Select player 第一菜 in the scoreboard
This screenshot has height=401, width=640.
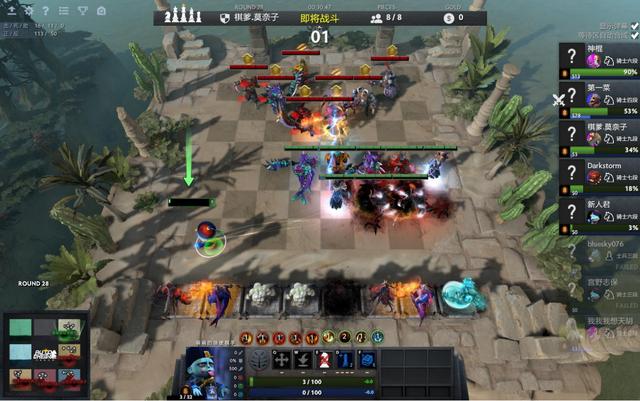point(600,97)
